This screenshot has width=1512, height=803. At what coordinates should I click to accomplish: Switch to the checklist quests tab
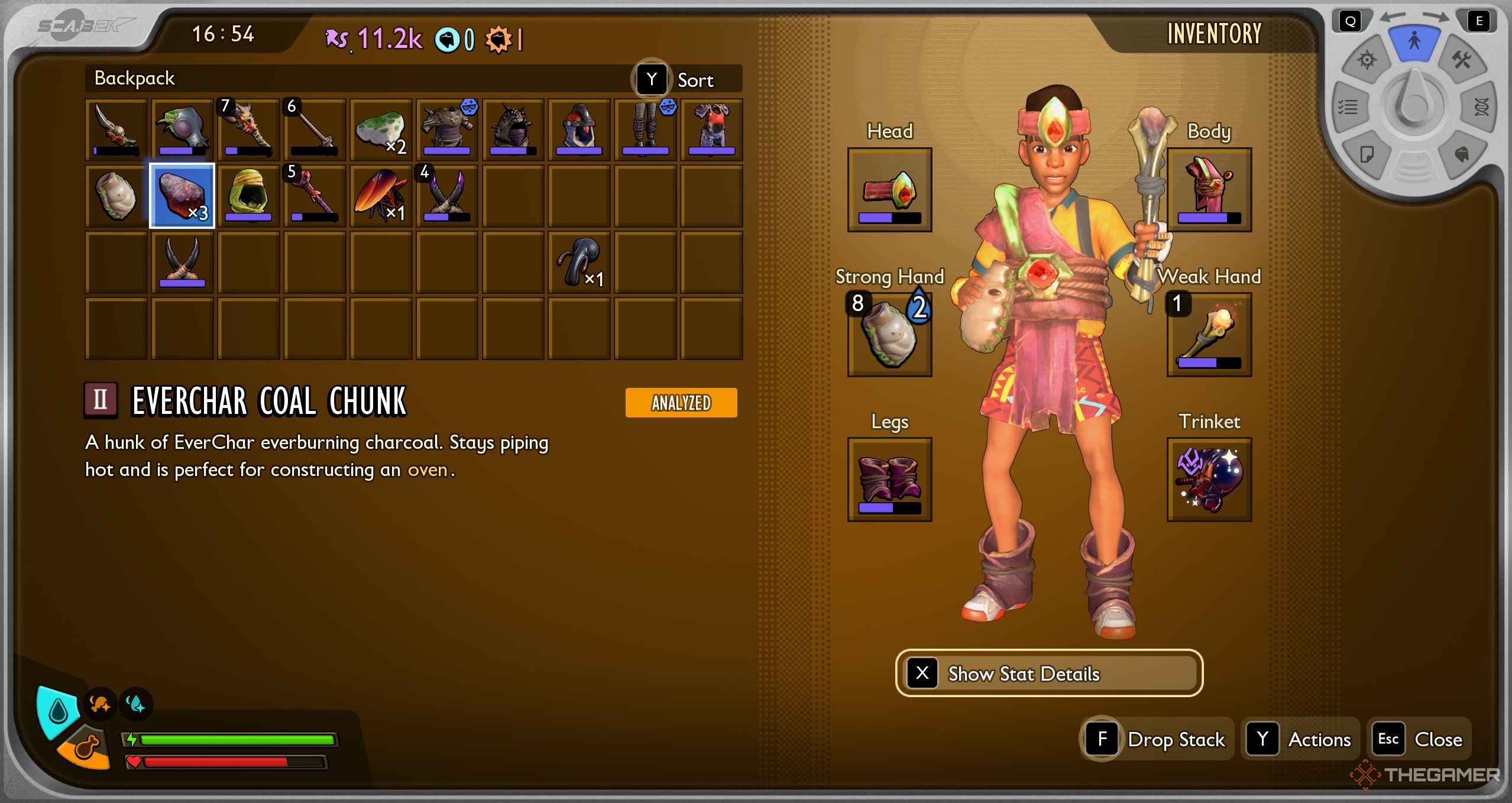pyautogui.click(x=1348, y=107)
